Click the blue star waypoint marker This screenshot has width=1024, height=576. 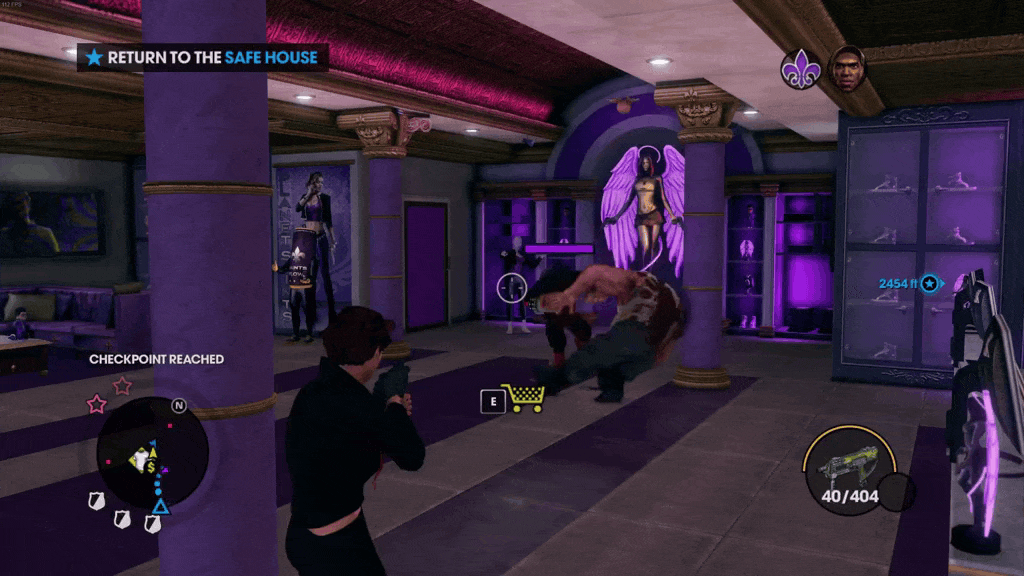pos(931,284)
